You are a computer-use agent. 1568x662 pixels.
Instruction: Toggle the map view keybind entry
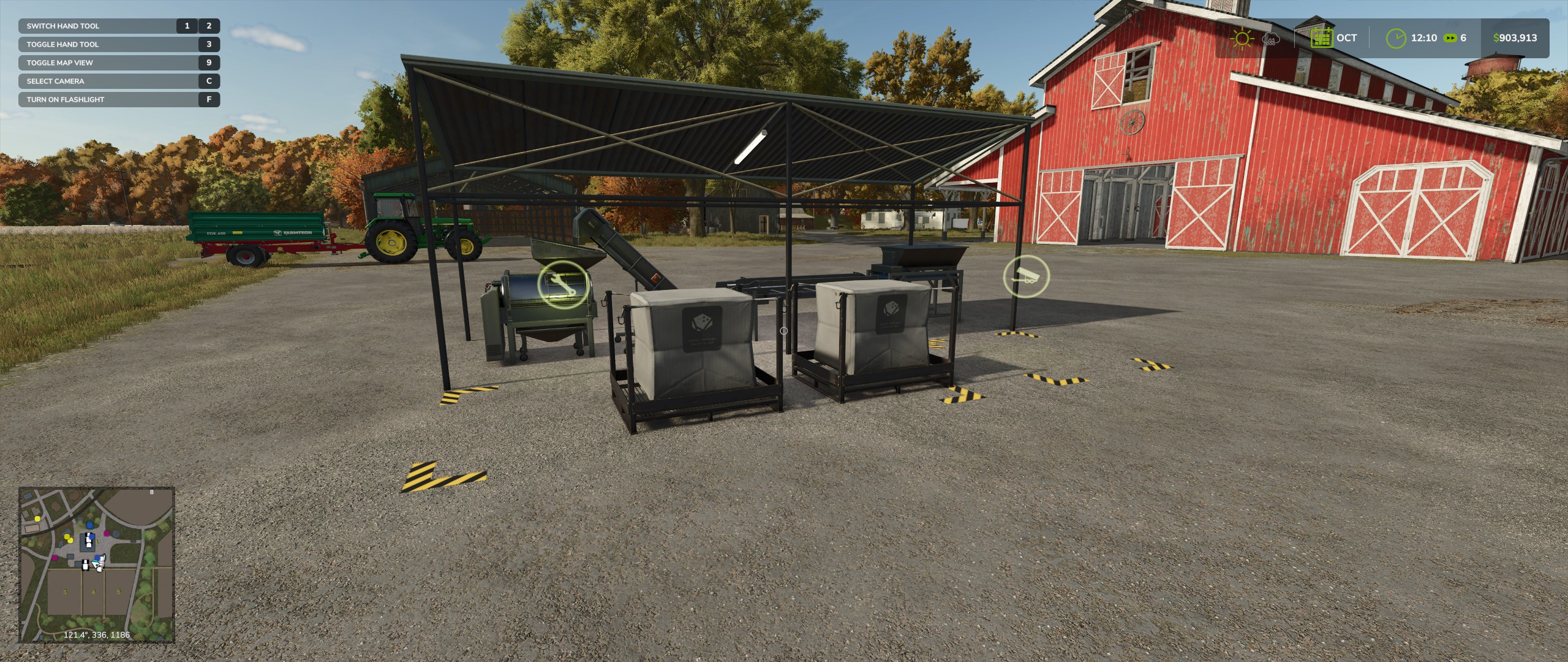point(59,63)
